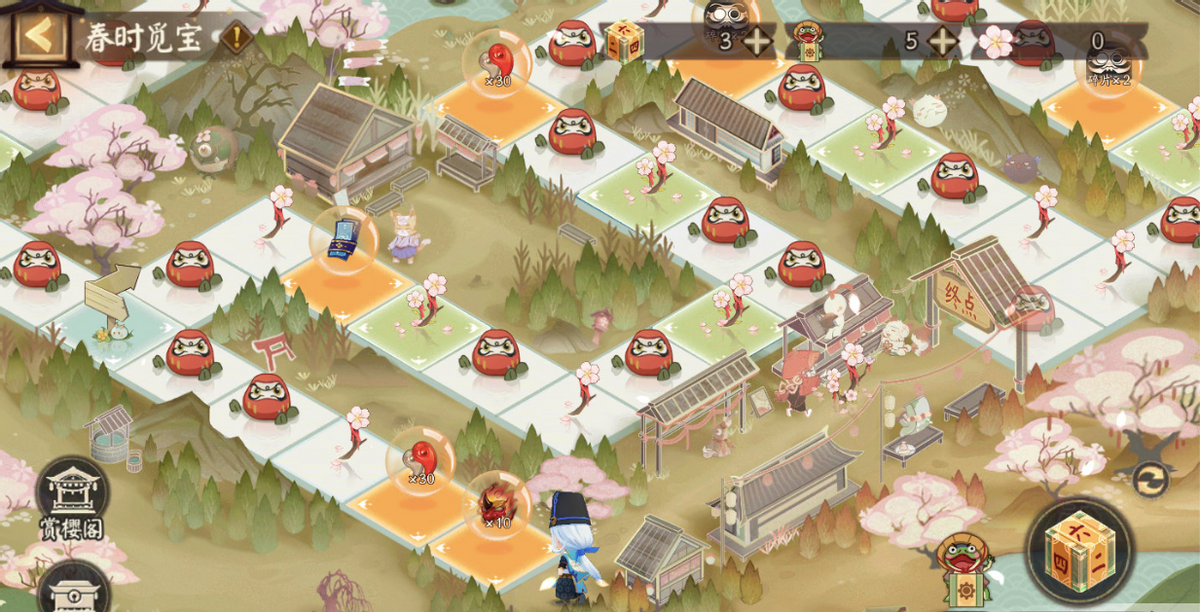Image resolution: width=1200 pixels, height=612 pixels.
Task: Tap the circular refresh arrows button
Action: [x=1150, y=480]
